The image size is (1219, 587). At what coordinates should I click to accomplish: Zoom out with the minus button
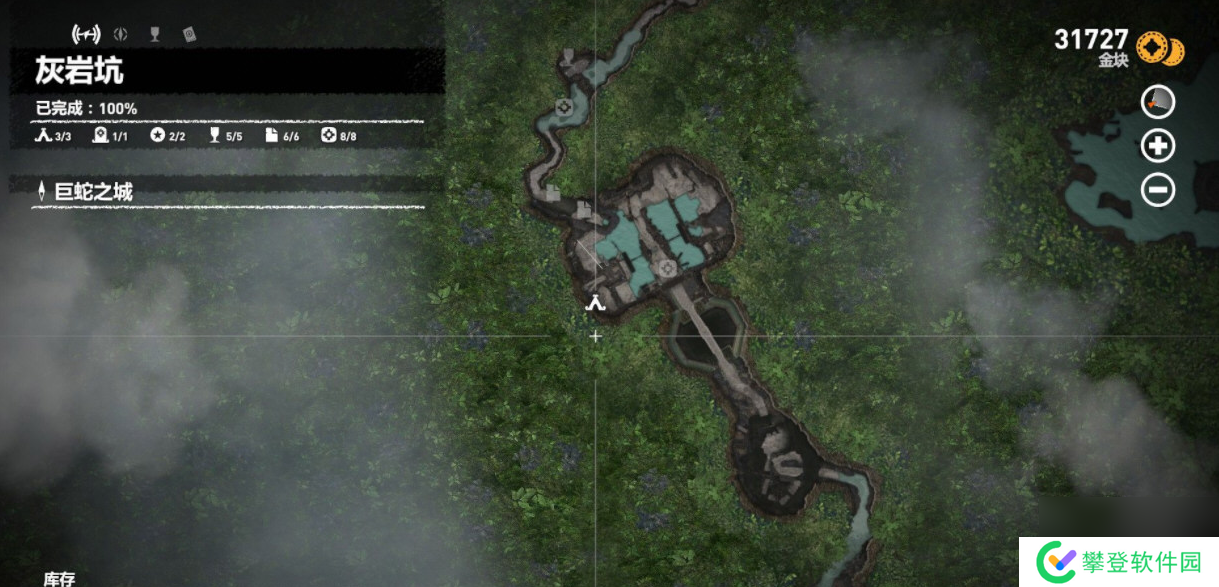click(1158, 189)
